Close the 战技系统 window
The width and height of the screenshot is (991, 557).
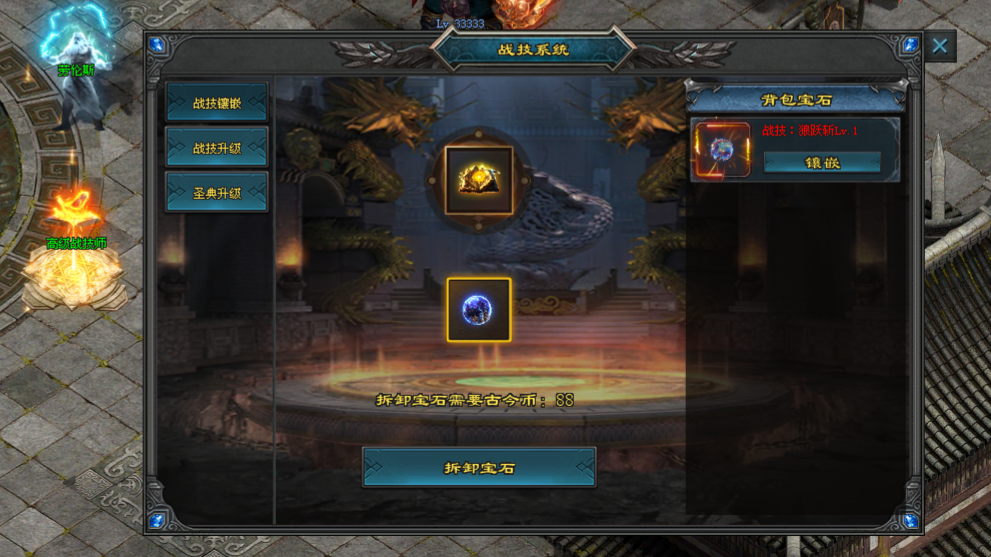coord(939,46)
